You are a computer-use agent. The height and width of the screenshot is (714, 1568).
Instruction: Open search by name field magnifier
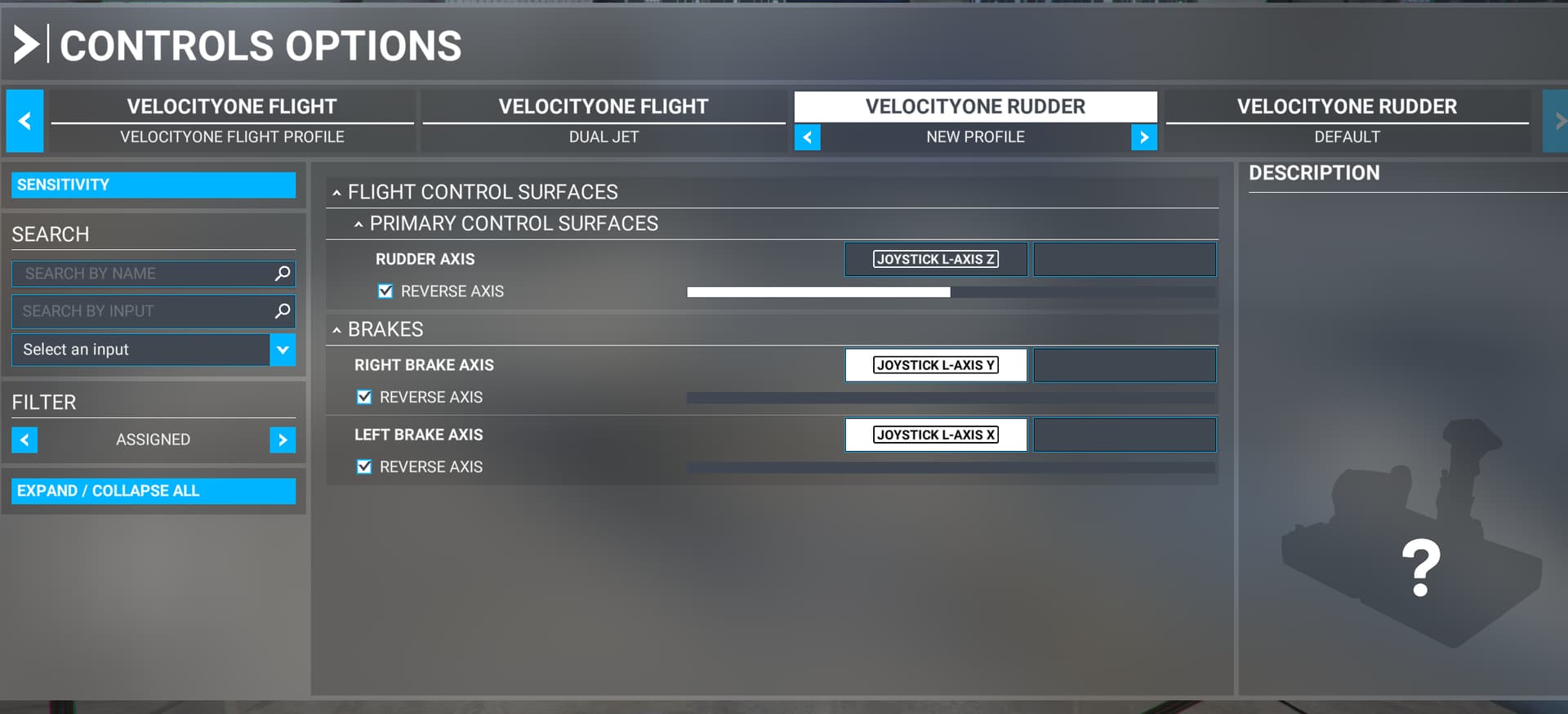[x=282, y=273]
